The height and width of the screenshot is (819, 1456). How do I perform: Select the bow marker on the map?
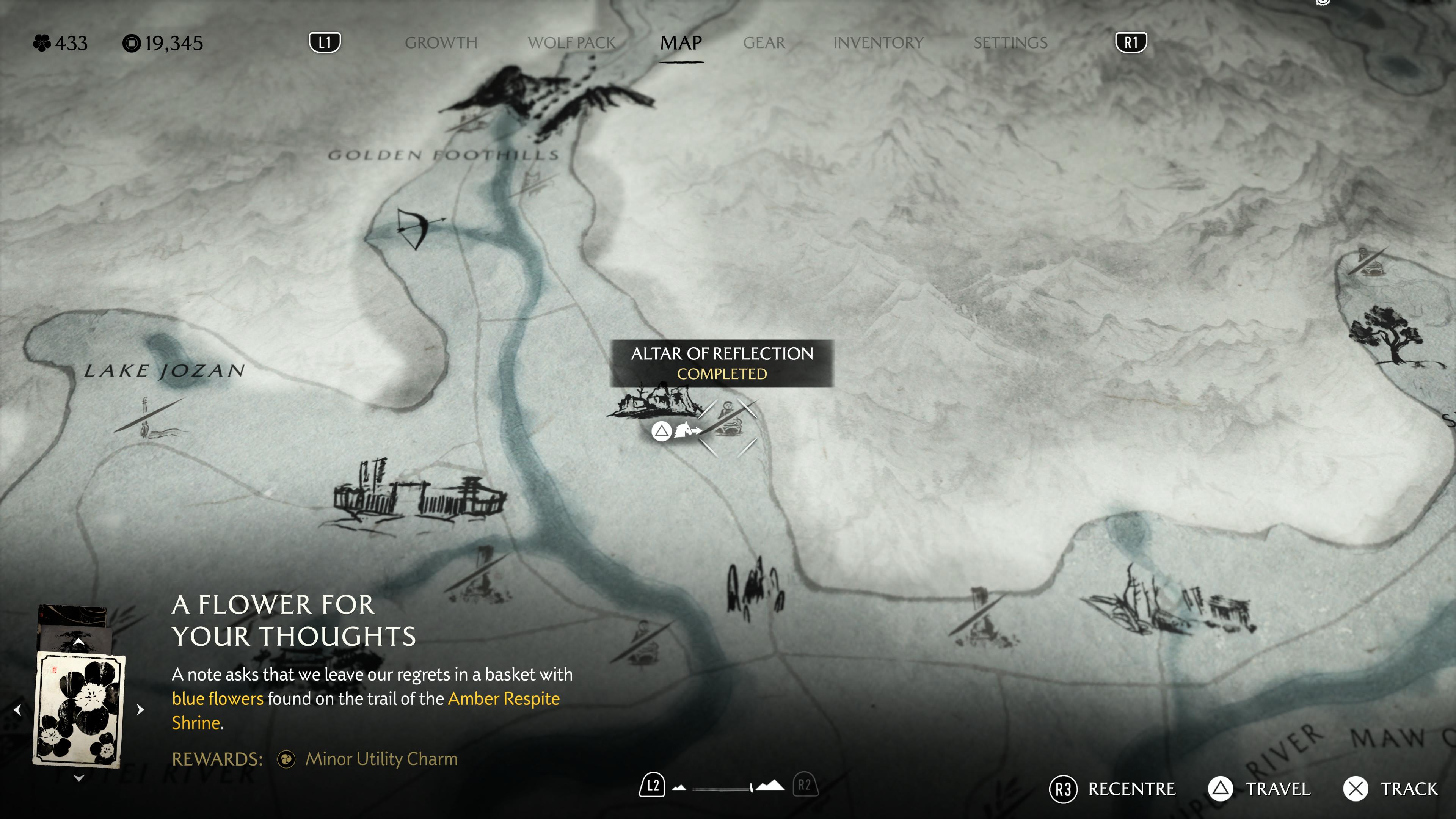point(417,228)
